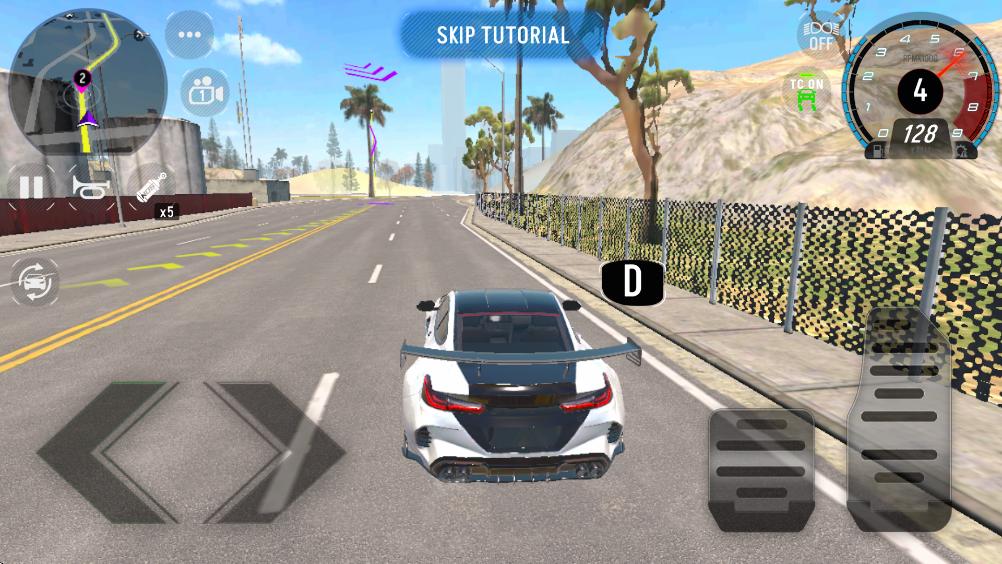Skip the tutorial
The image size is (1002, 564).
pos(502,35)
